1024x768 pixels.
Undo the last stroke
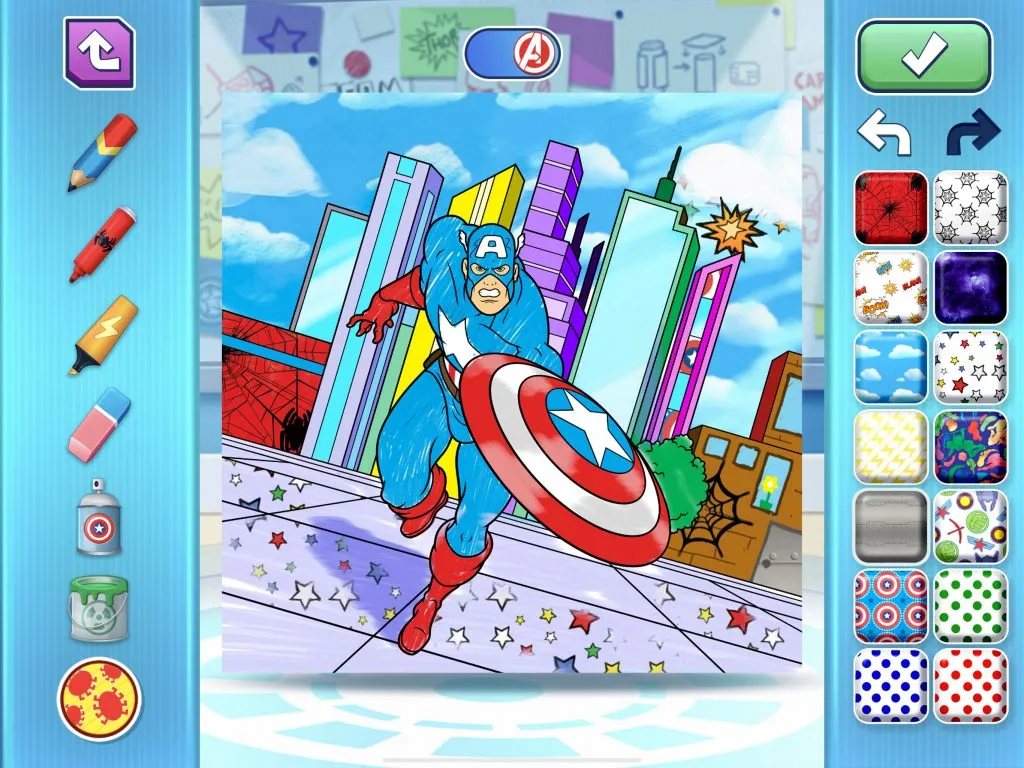(x=884, y=132)
